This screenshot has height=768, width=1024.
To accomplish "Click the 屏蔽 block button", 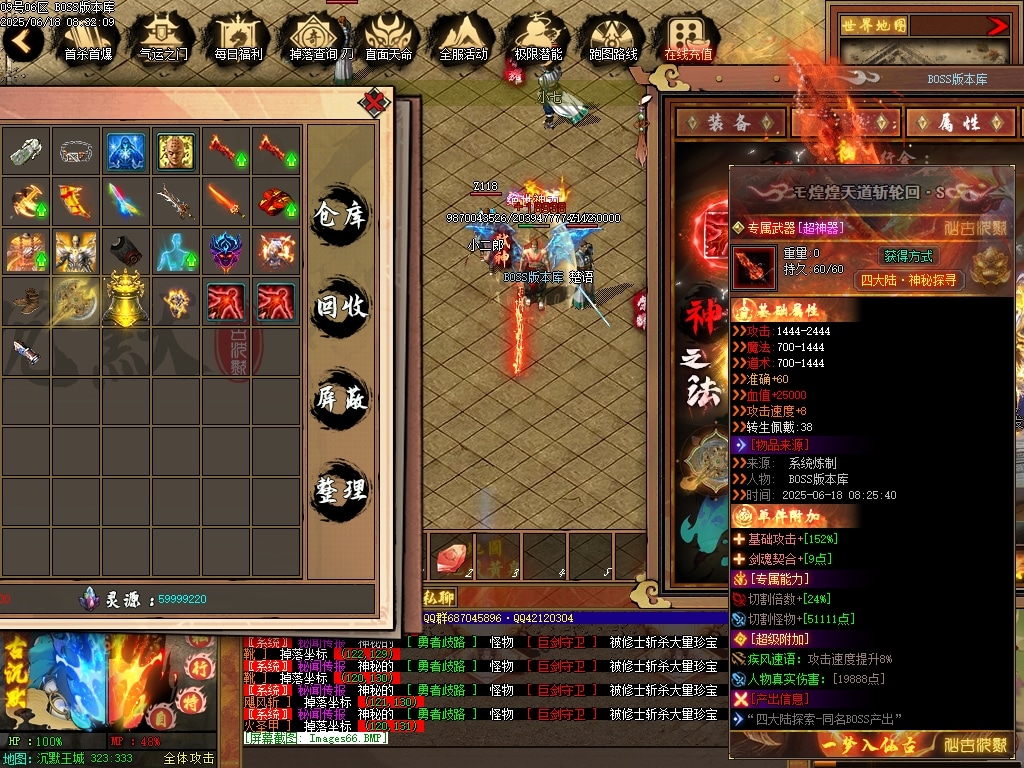I will pyautogui.click(x=341, y=398).
